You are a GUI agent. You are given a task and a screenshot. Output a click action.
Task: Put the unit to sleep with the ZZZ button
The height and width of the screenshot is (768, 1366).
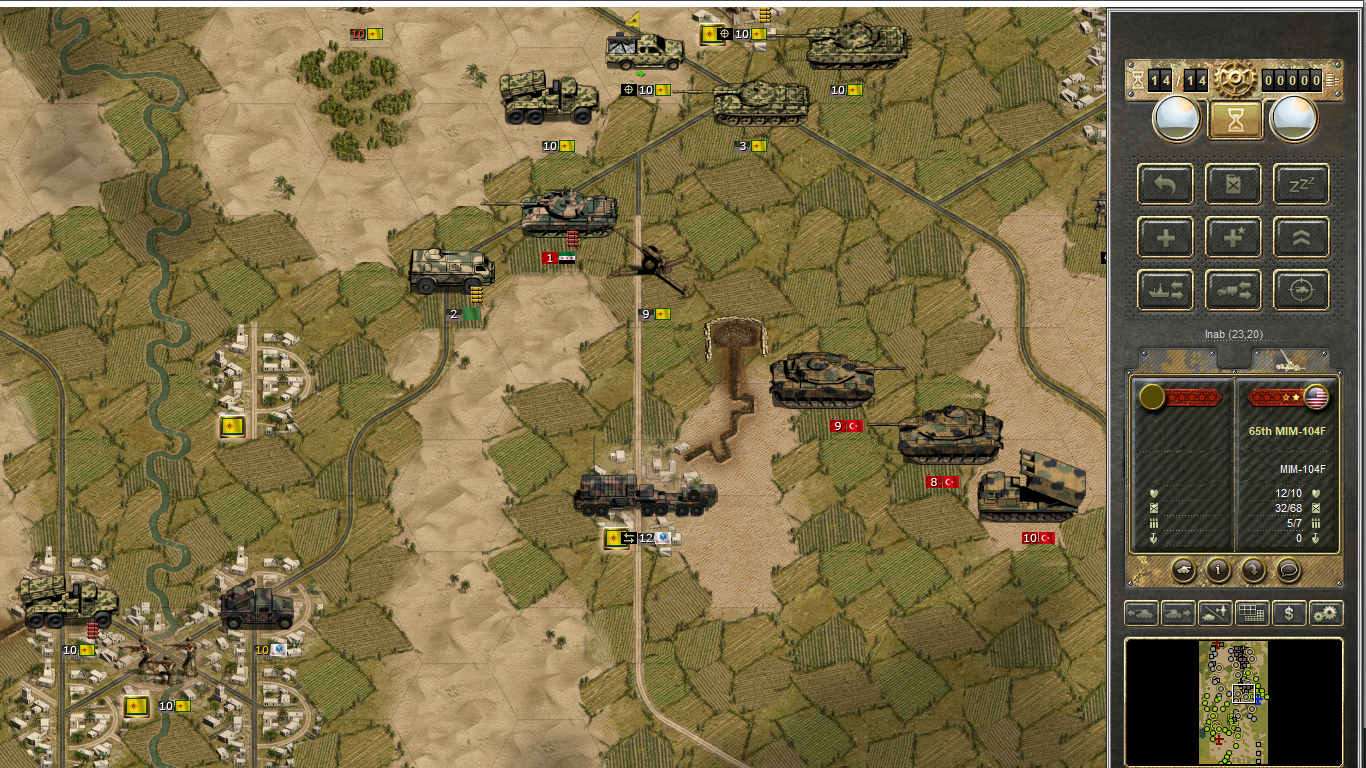pyautogui.click(x=1301, y=184)
